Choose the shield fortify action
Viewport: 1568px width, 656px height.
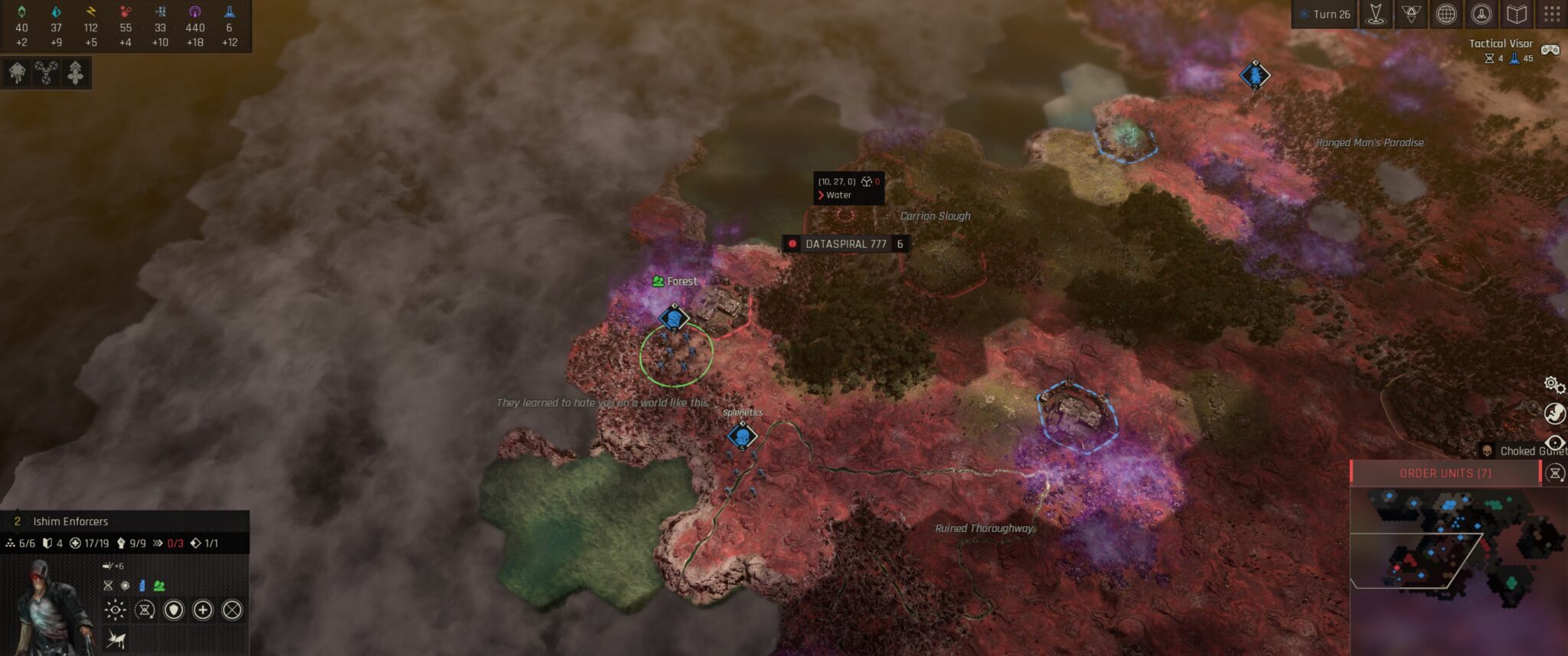174,610
